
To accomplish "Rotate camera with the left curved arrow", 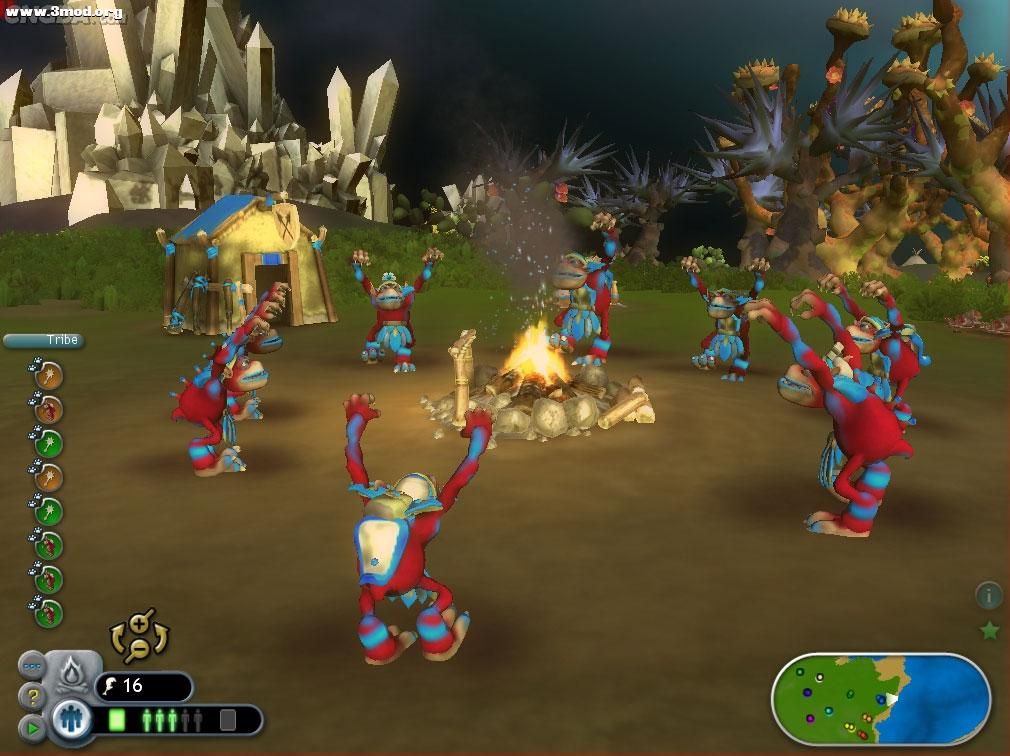I will tap(117, 637).
